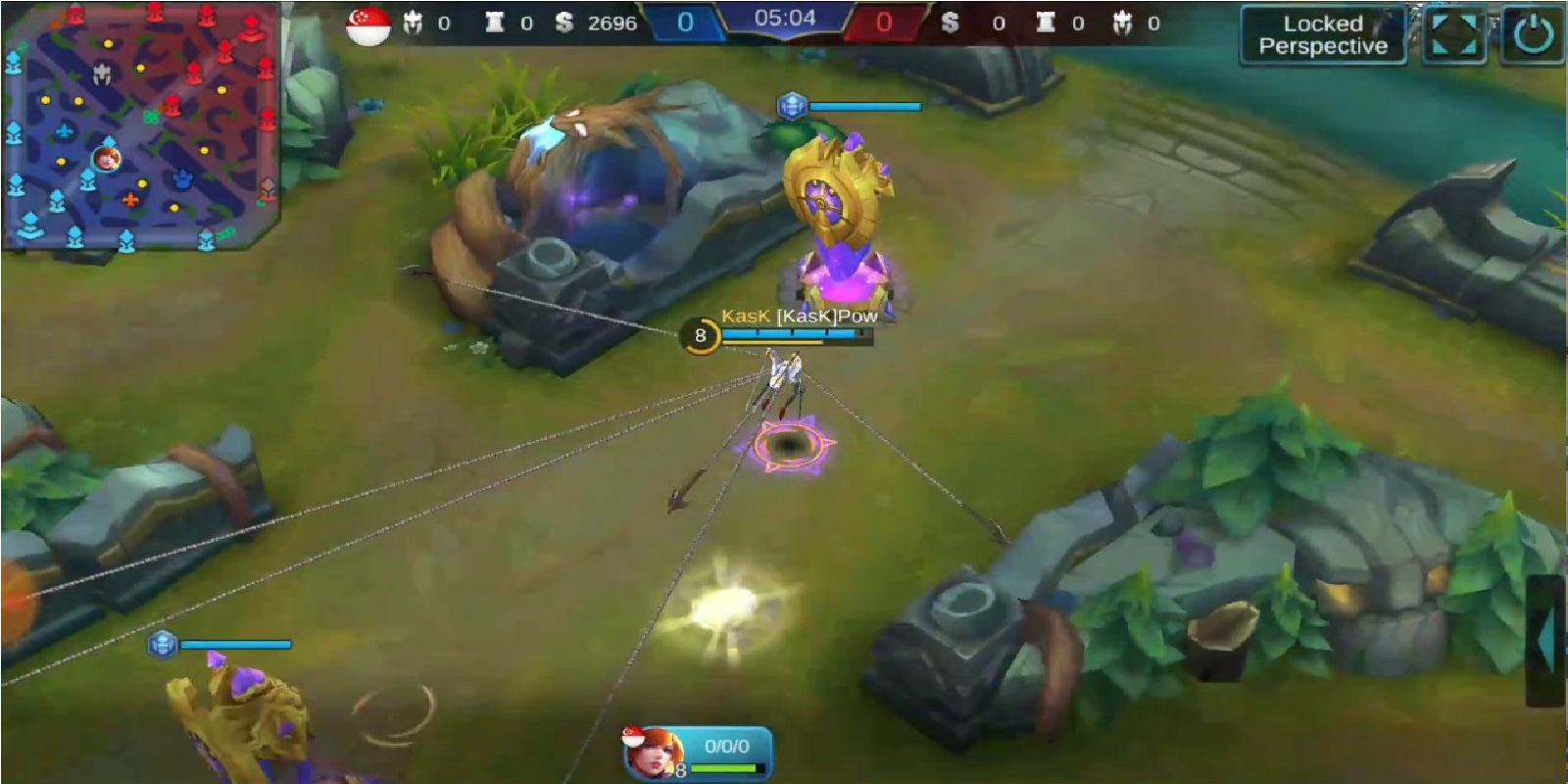
Task: Select the hero portrait on the minimap
Action: coord(108,162)
